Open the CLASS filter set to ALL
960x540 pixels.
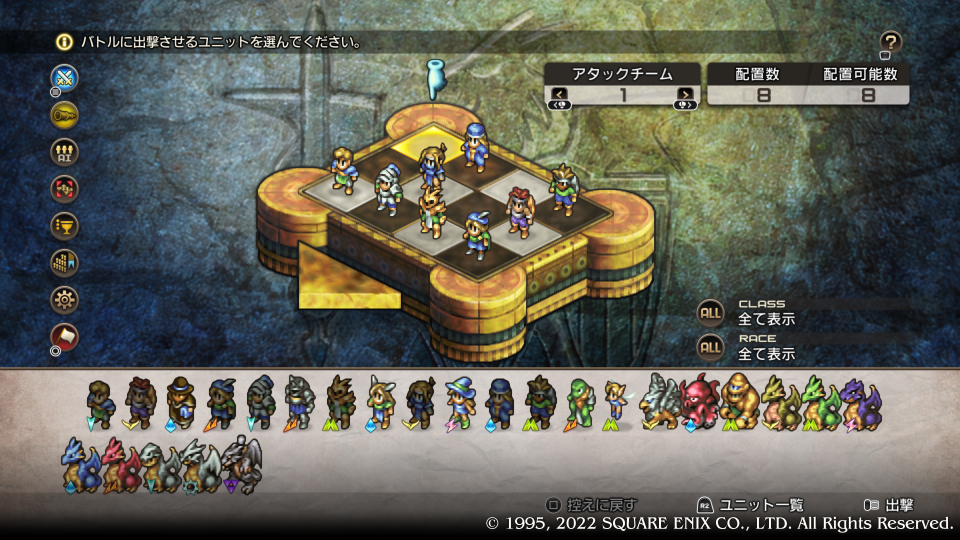(x=711, y=313)
